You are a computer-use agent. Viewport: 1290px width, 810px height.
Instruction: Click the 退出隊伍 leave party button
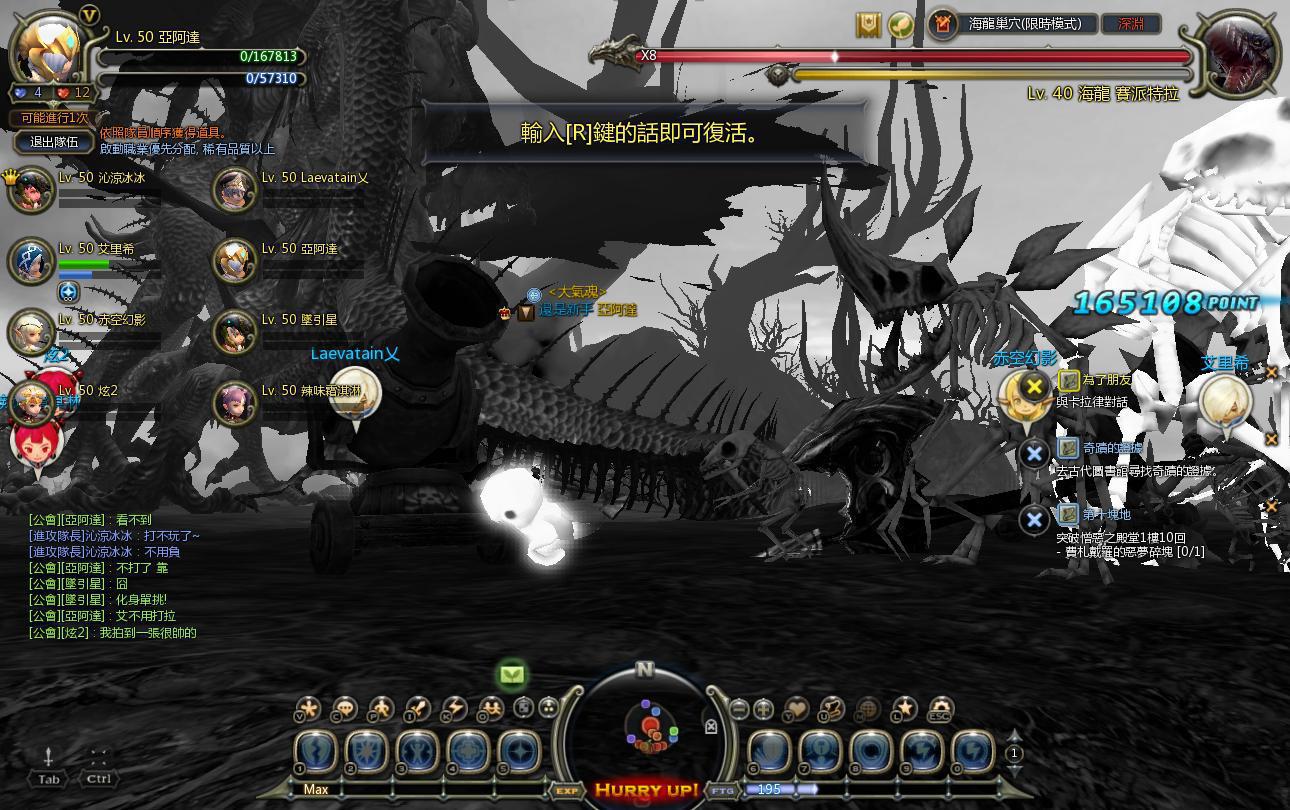[54, 142]
